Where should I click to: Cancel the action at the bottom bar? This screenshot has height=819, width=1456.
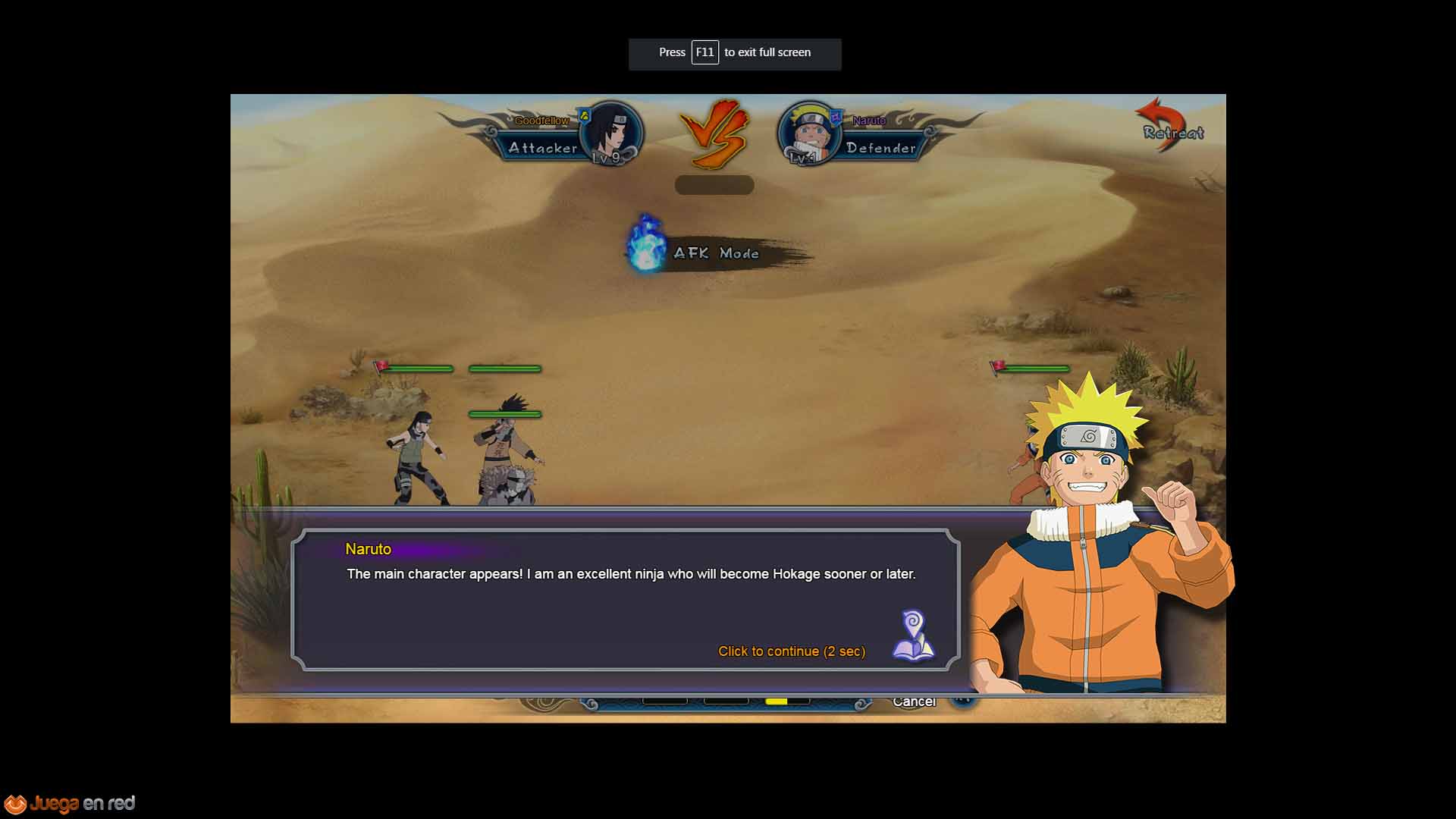click(x=914, y=702)
